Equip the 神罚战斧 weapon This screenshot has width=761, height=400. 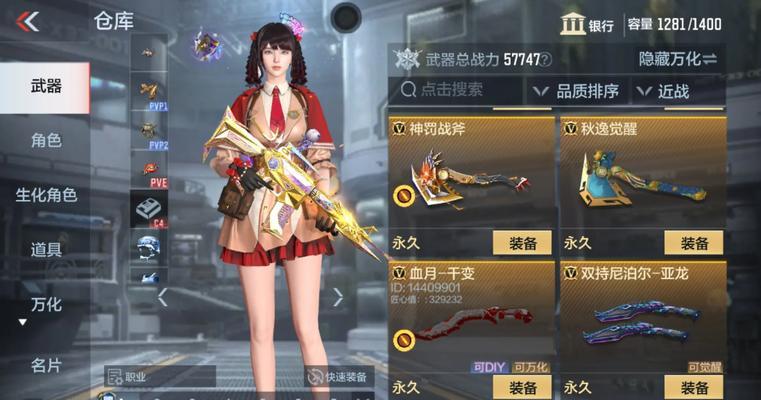(523, 242)
